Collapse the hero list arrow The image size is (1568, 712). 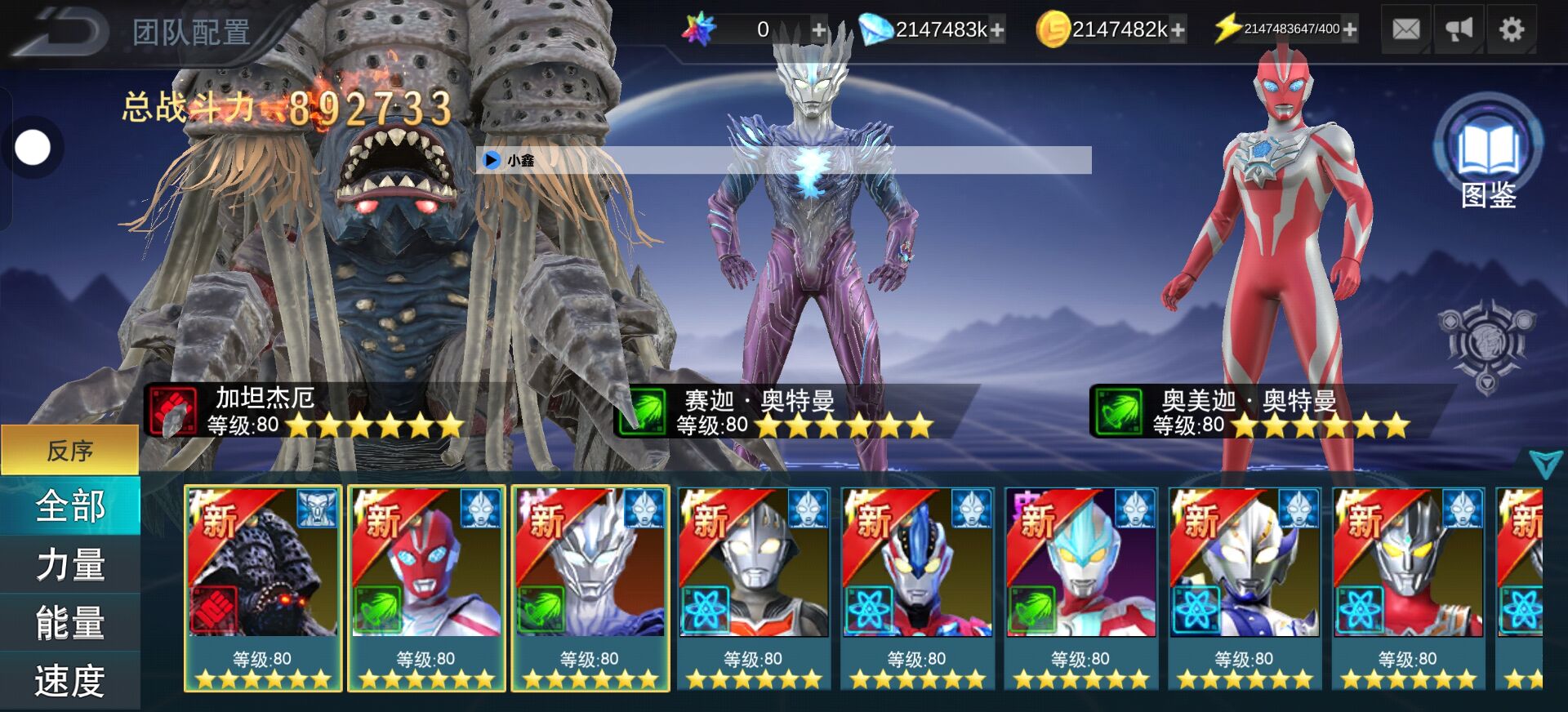click(1545, 464)
